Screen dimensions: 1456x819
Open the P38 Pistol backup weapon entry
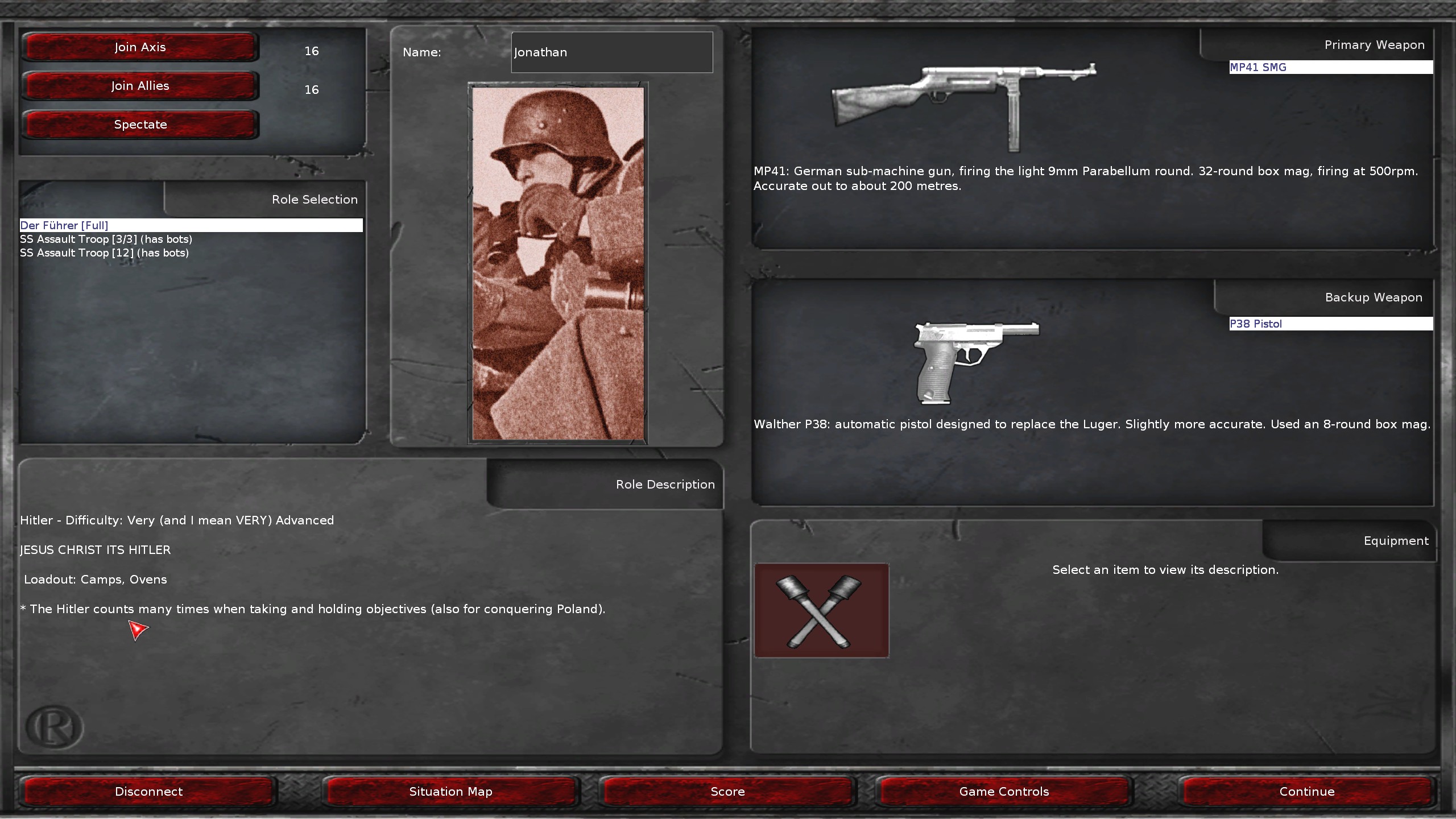point(1331,324)
